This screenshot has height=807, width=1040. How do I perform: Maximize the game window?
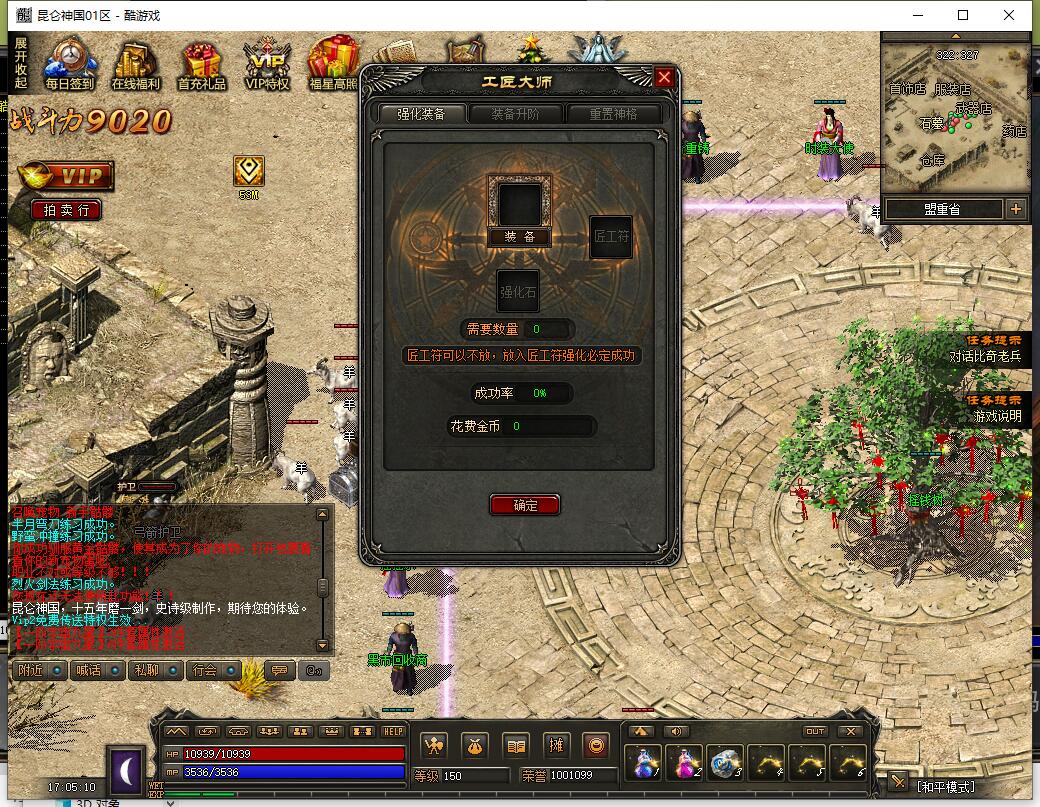[x=963, y=15]
